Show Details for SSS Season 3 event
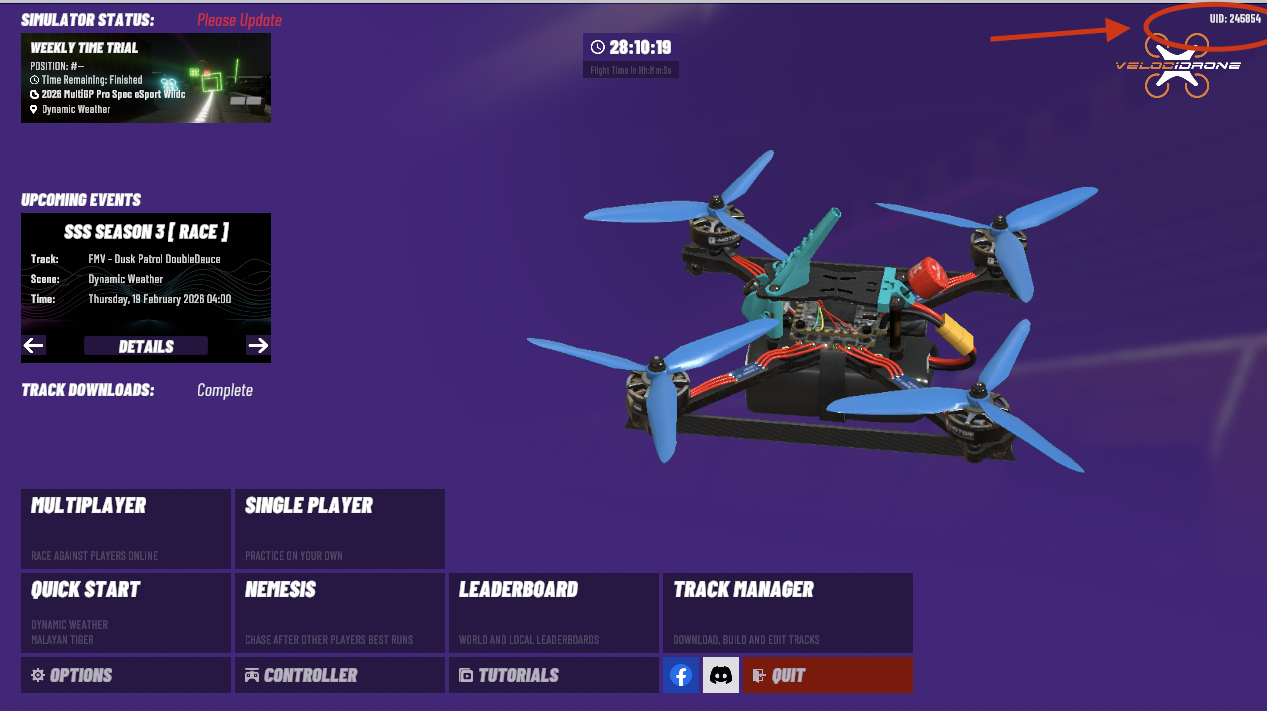The width and height of the screenshot is (1267, 711). (146, 346)
